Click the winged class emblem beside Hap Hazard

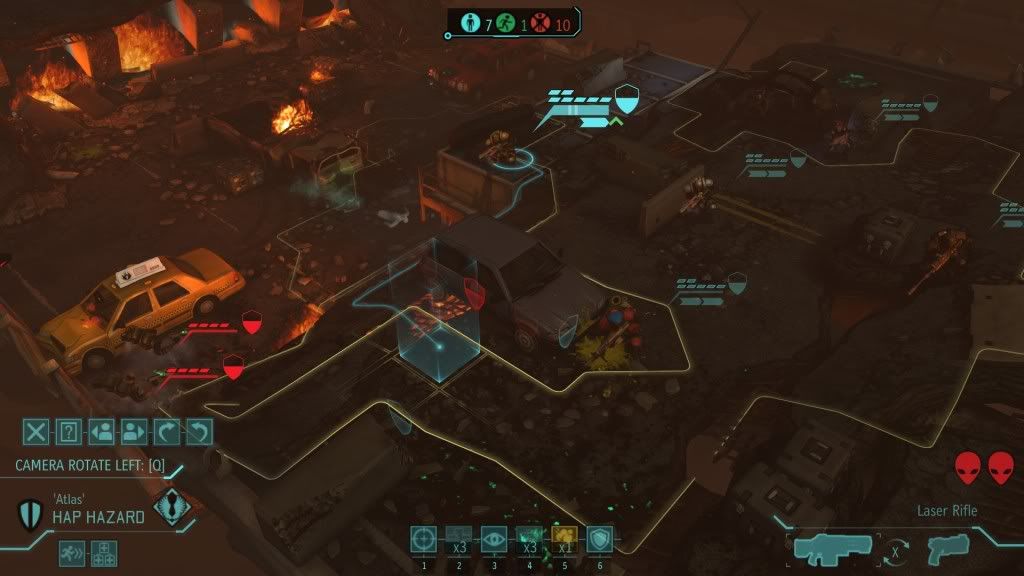point(172,506)
